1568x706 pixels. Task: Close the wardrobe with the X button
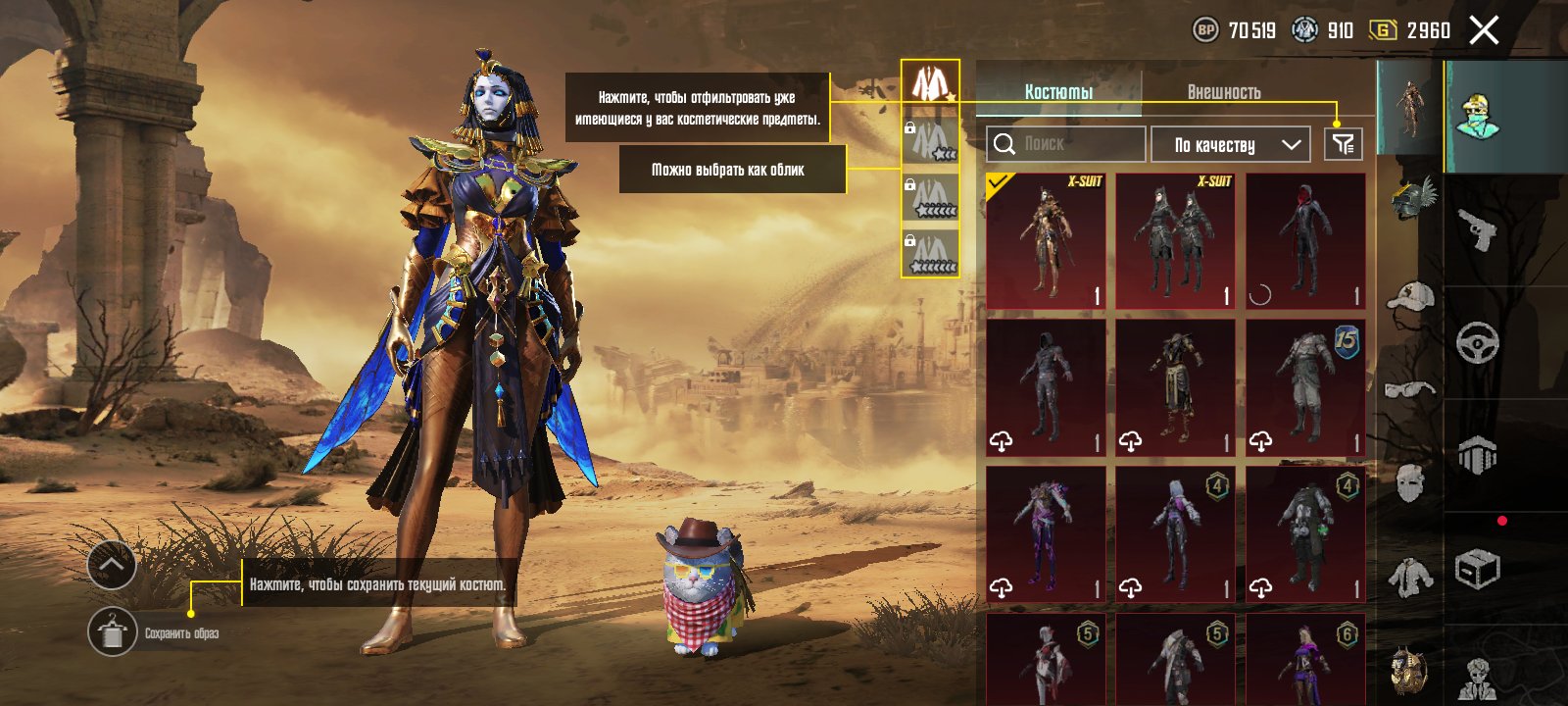point(1484,30)
